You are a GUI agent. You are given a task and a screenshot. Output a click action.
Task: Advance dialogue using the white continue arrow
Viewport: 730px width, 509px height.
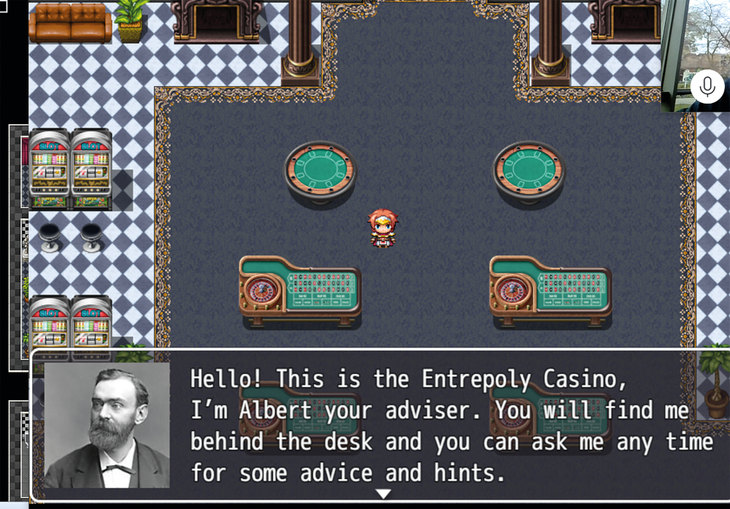[x=382, y=493]
